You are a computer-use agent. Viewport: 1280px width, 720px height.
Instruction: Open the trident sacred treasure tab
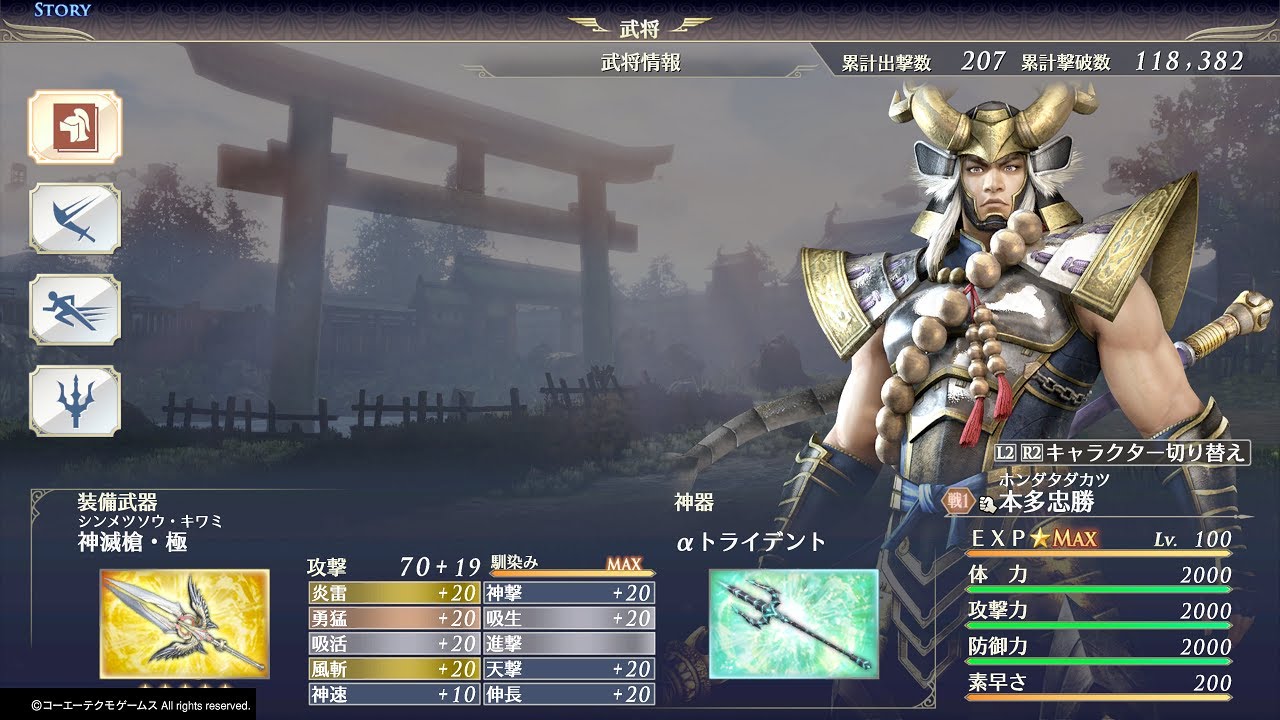tap(75, 401)
